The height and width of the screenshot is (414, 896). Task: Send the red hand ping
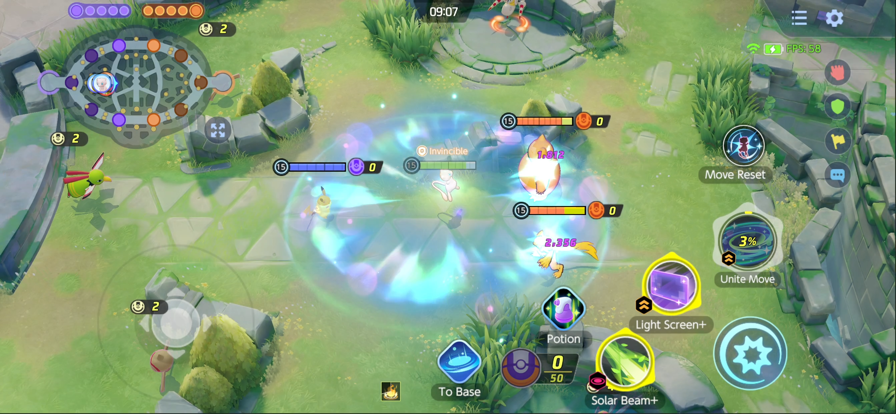pos(838,72)
